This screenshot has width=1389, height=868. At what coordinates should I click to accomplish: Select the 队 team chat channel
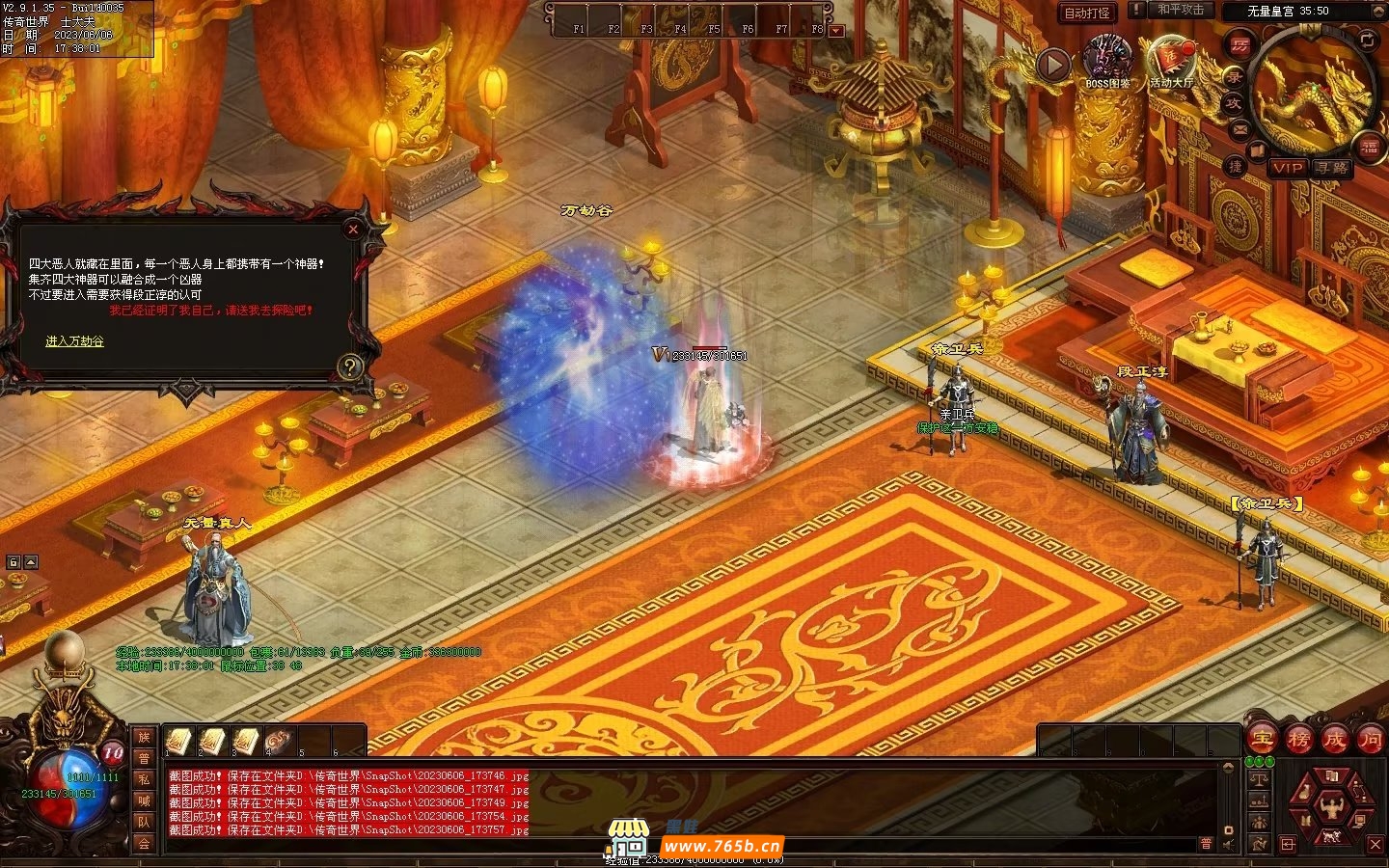click(x=144, y=822)
